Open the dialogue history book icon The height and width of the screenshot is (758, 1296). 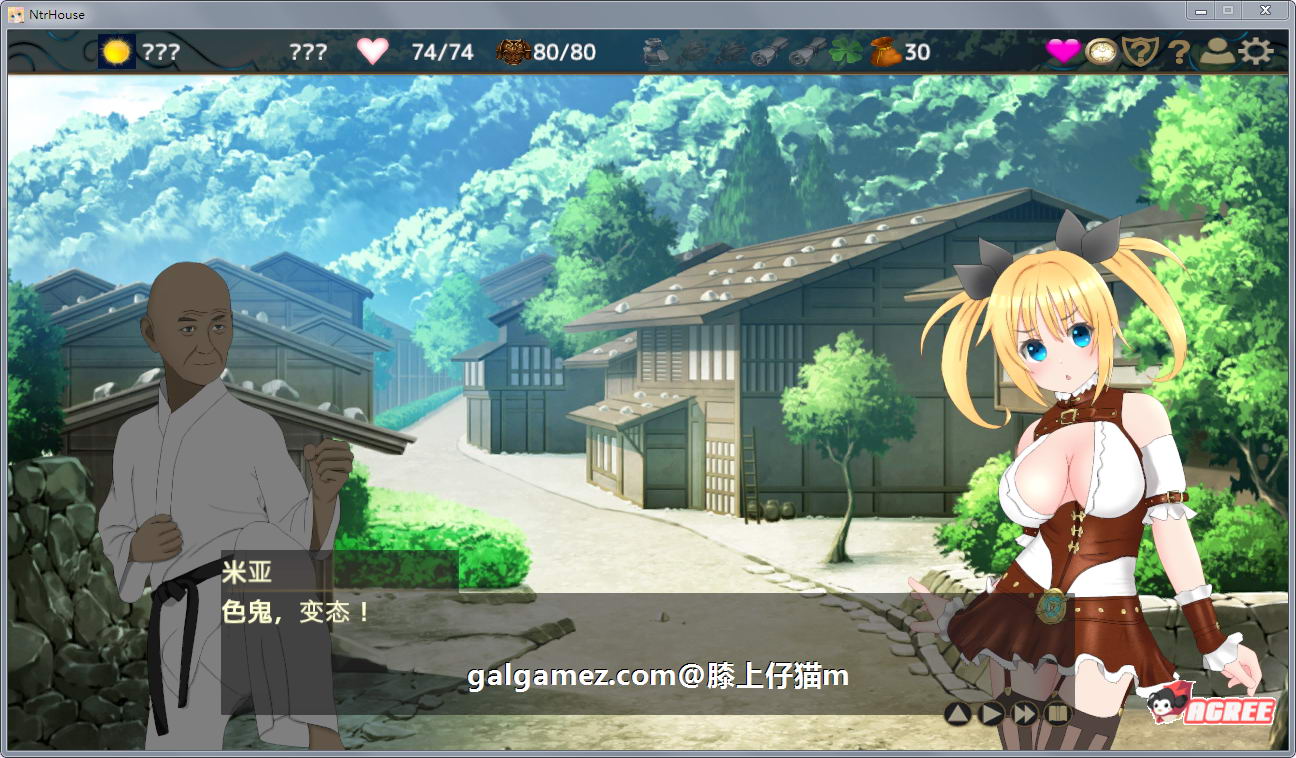coord(1058,712)
